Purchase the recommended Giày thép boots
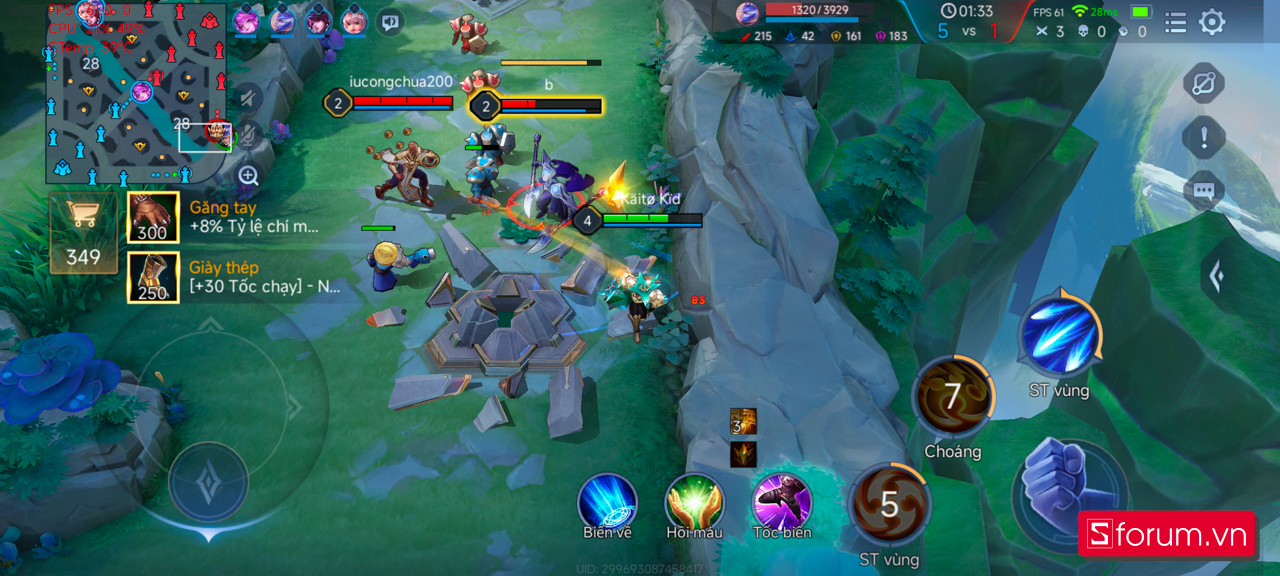The height and width of the screenshot is (576, 1280). 153,277
